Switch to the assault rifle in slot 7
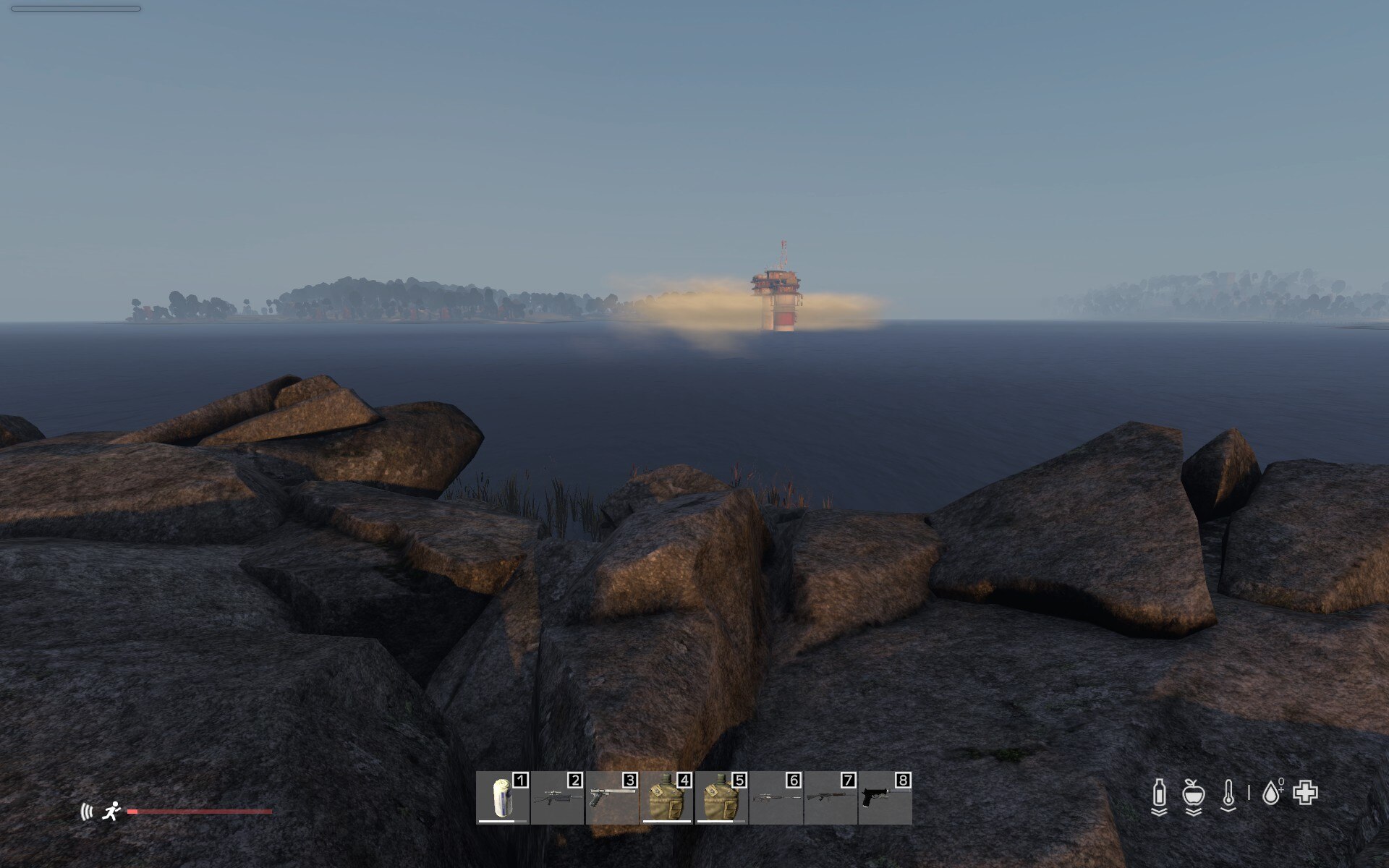 point(831,798)
